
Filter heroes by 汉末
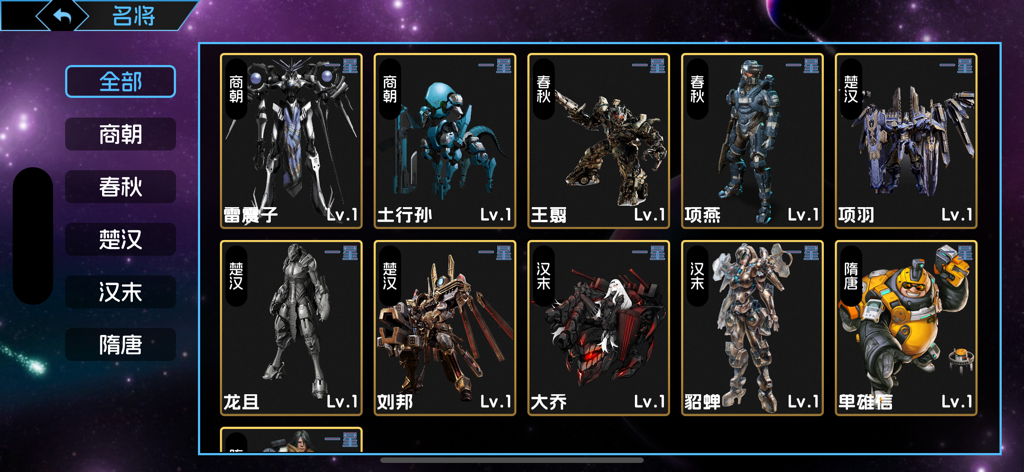(x=120, y=293)
